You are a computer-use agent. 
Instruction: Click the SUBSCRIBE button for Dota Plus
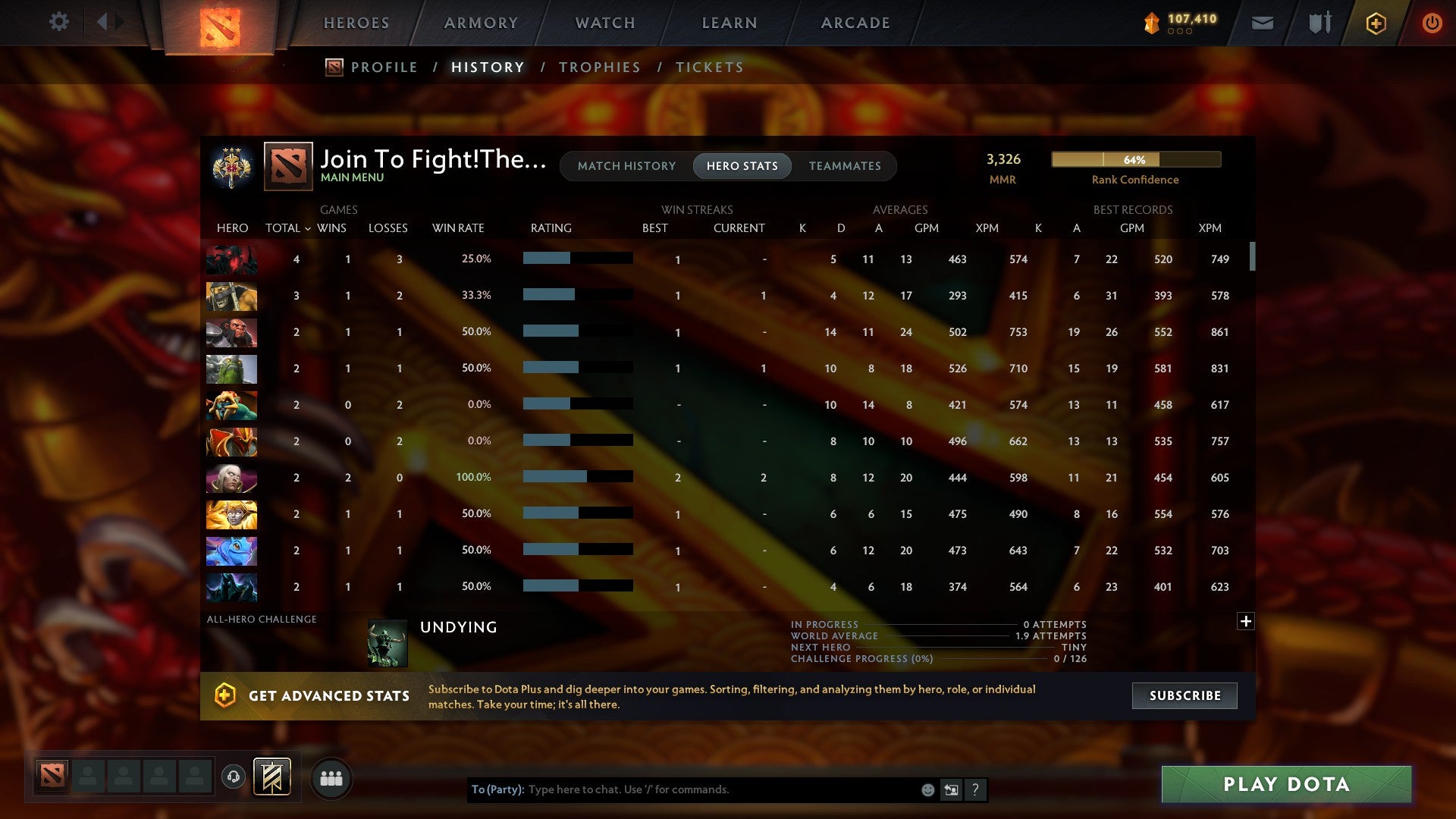tap(1184, 695)
